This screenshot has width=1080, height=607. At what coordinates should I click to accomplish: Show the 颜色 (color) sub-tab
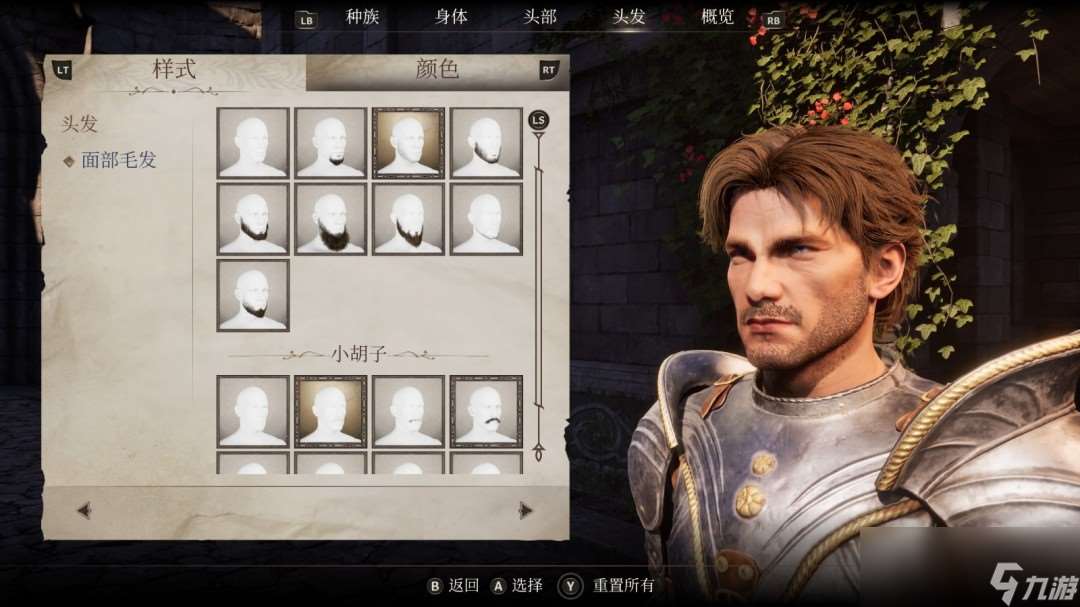436,70
